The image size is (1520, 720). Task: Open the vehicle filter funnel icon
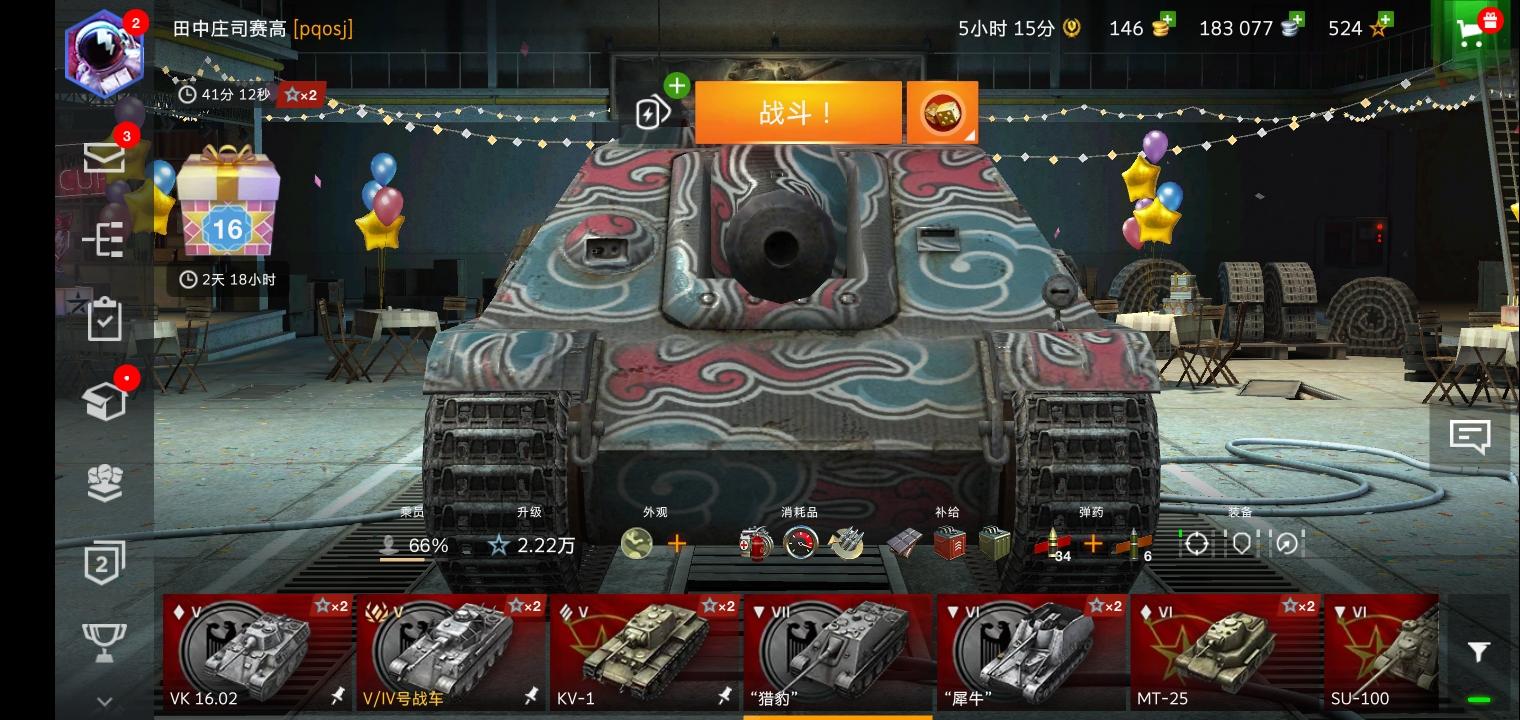pyautogui.click(x=1479, y=651)
